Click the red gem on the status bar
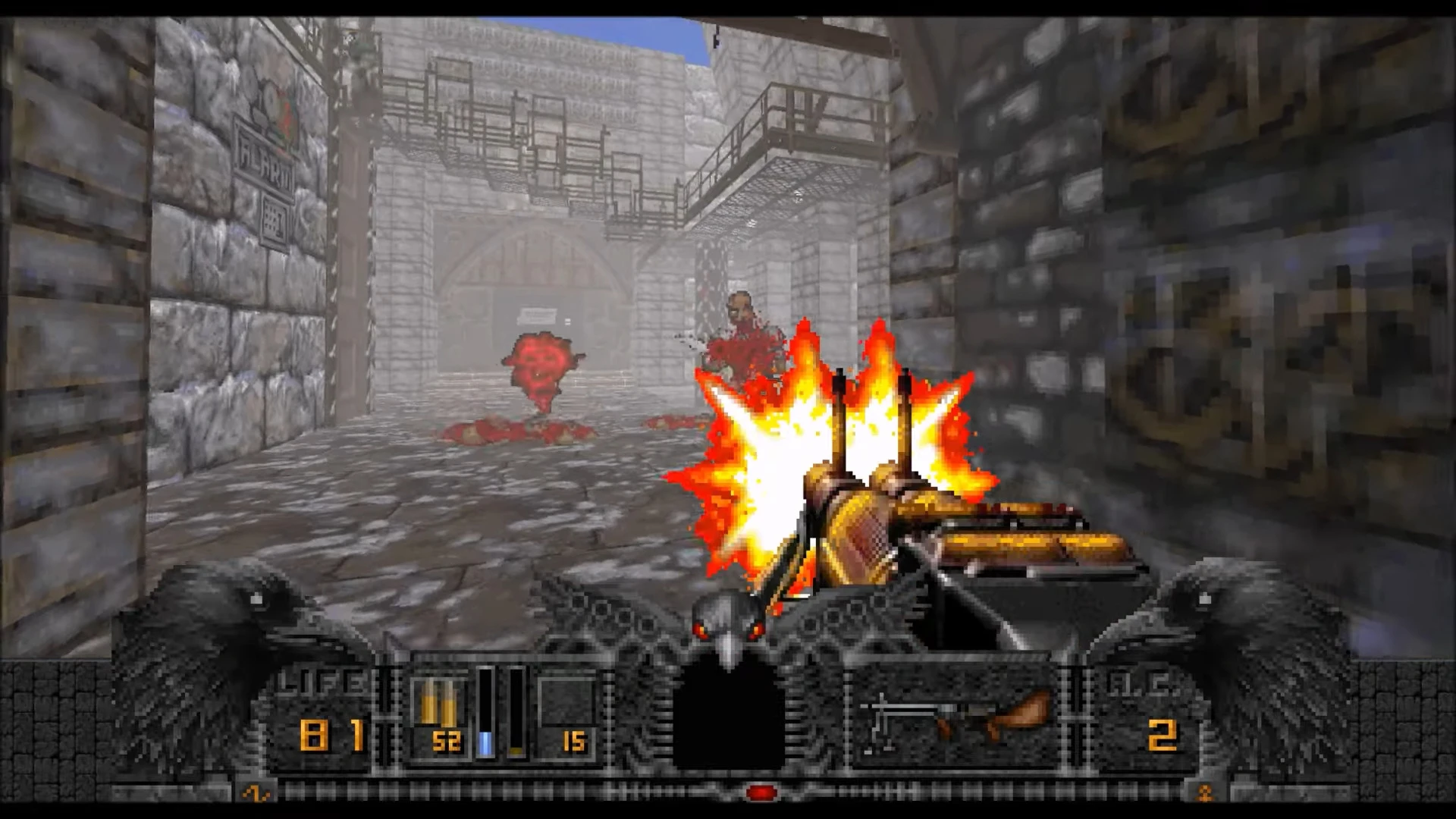This screenshot has height=819, width=1456. pyautogui.click(x=759, y=793)
